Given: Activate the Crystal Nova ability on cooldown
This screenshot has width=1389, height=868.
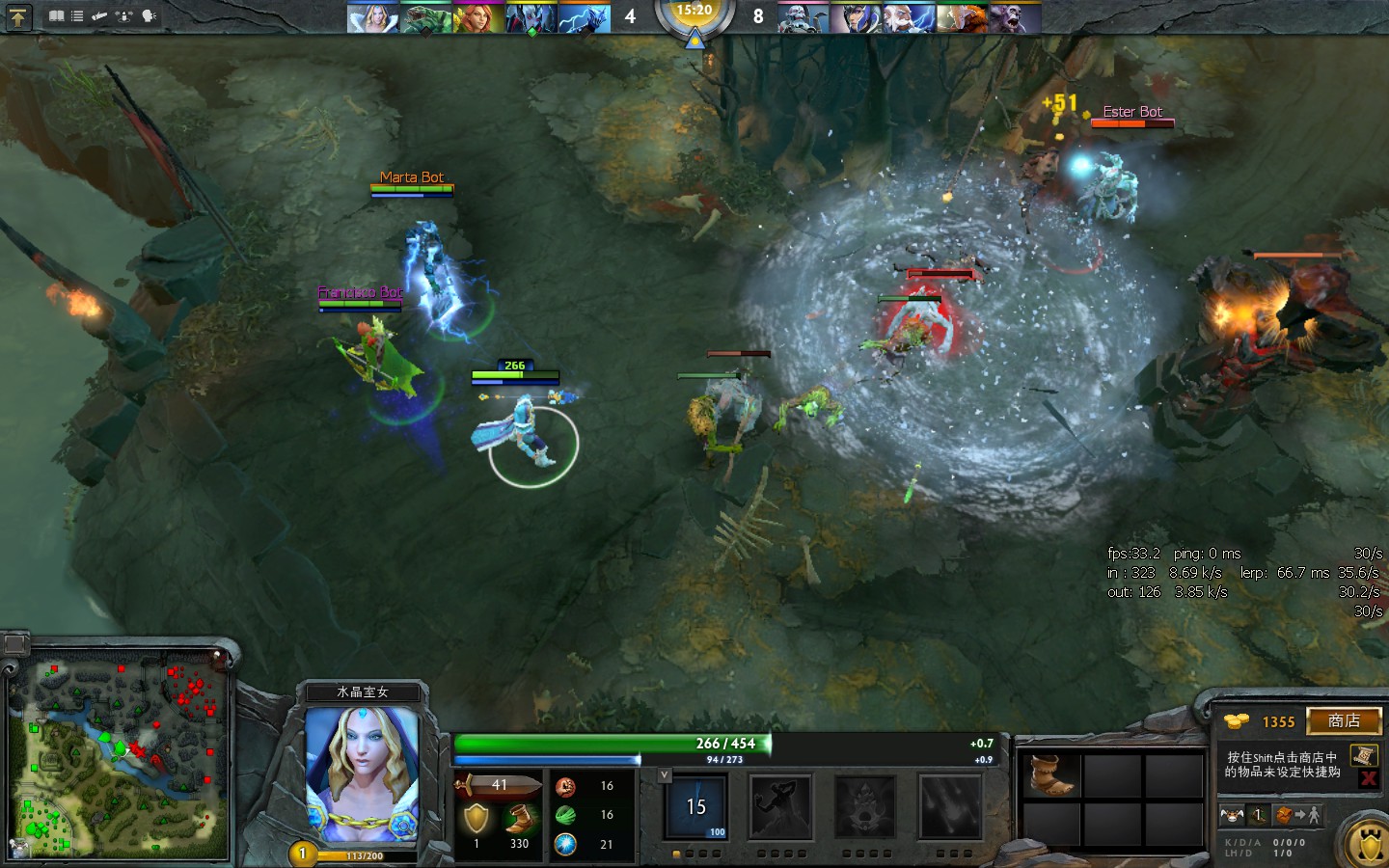Looking at the screenshot, I should pyautogui.click(x=696, y=807).
